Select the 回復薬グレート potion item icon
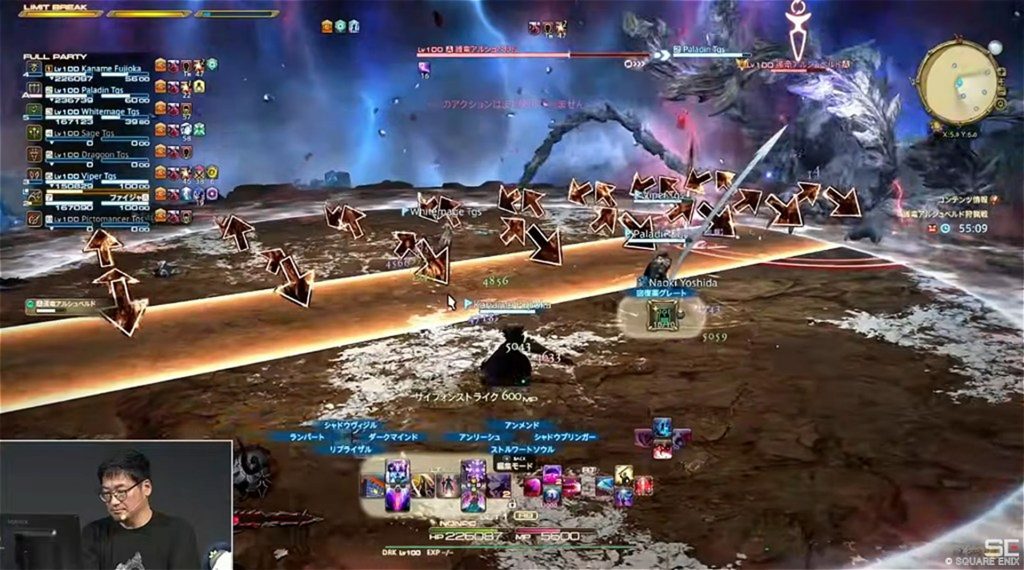 (658, 315)
